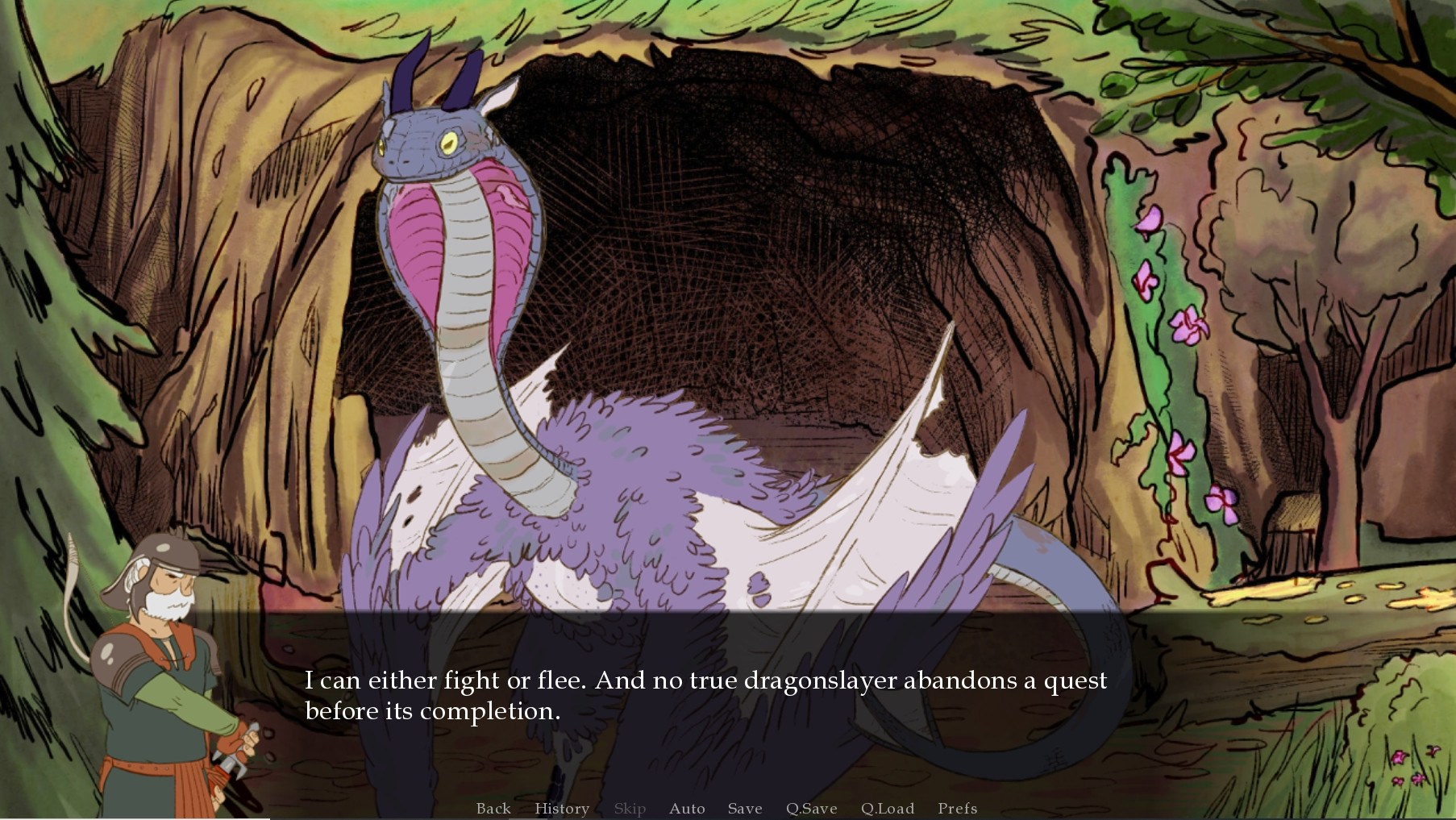This screenshot has width=1456, height=820.
Task: Enable Skip mode to fast-forward text
Action: [630, 809]
